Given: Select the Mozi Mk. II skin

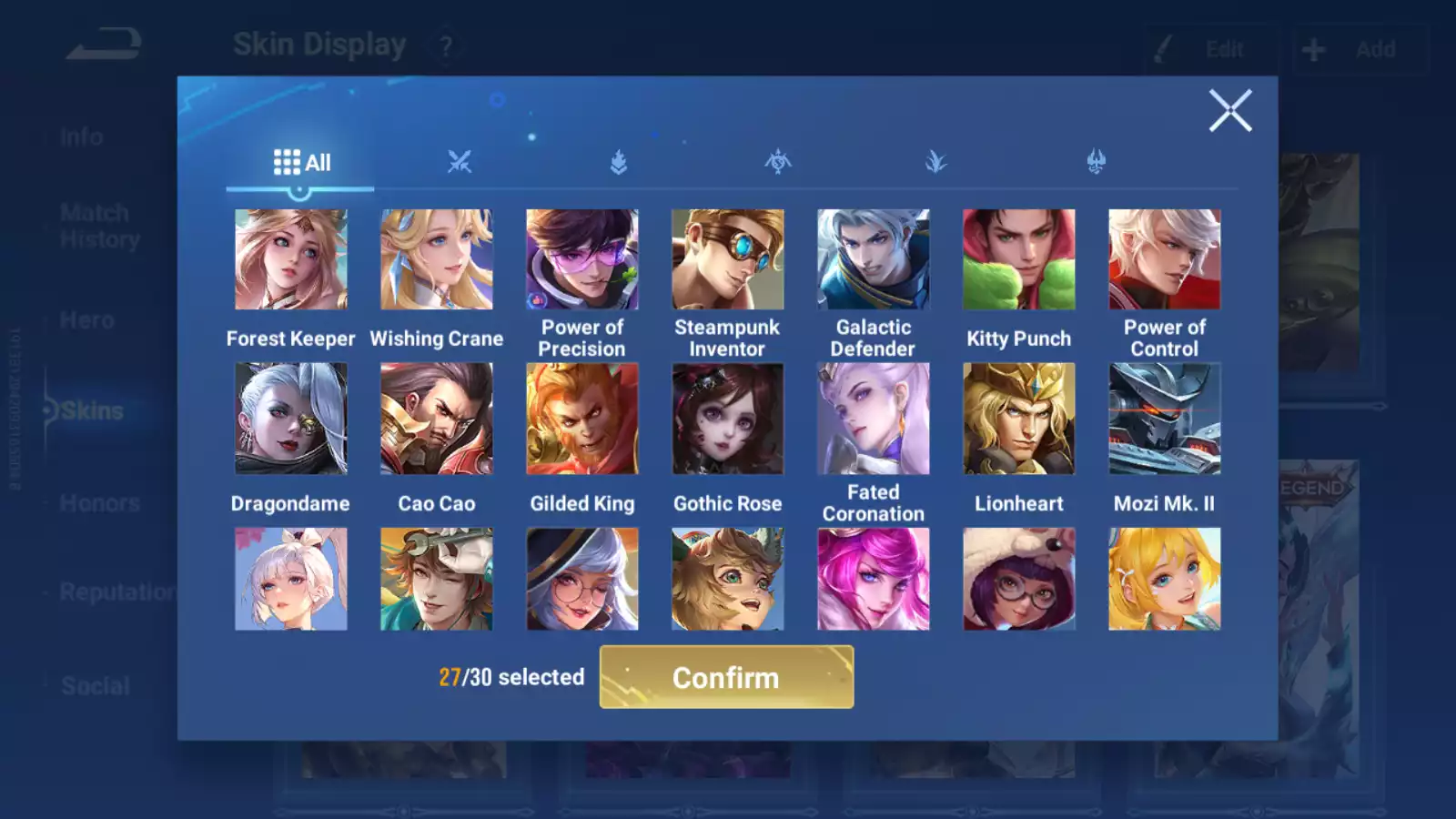Looking at the screenshot, I should [x=1165, y=419].
